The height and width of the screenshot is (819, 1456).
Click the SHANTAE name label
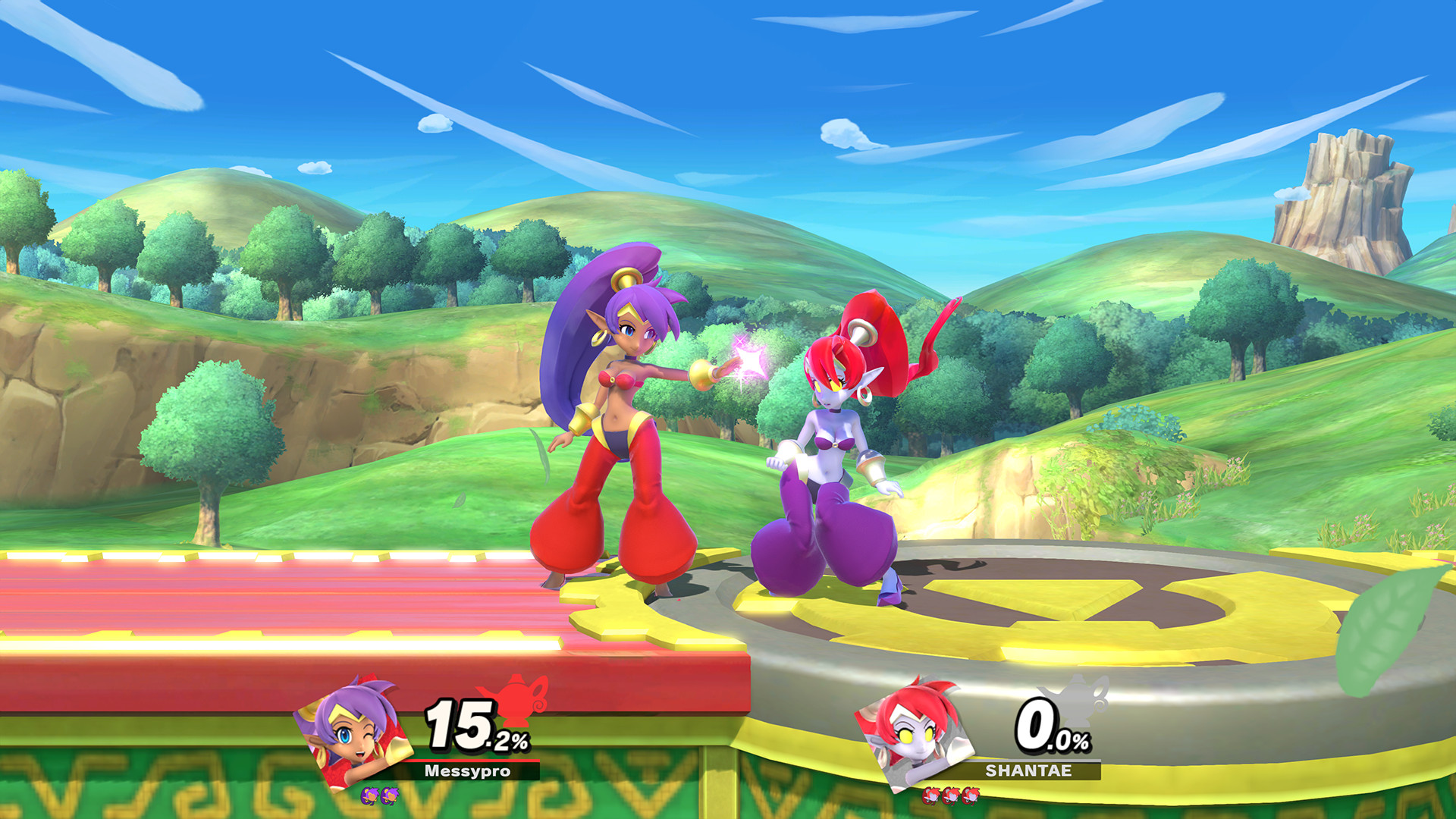(1028, 770)
